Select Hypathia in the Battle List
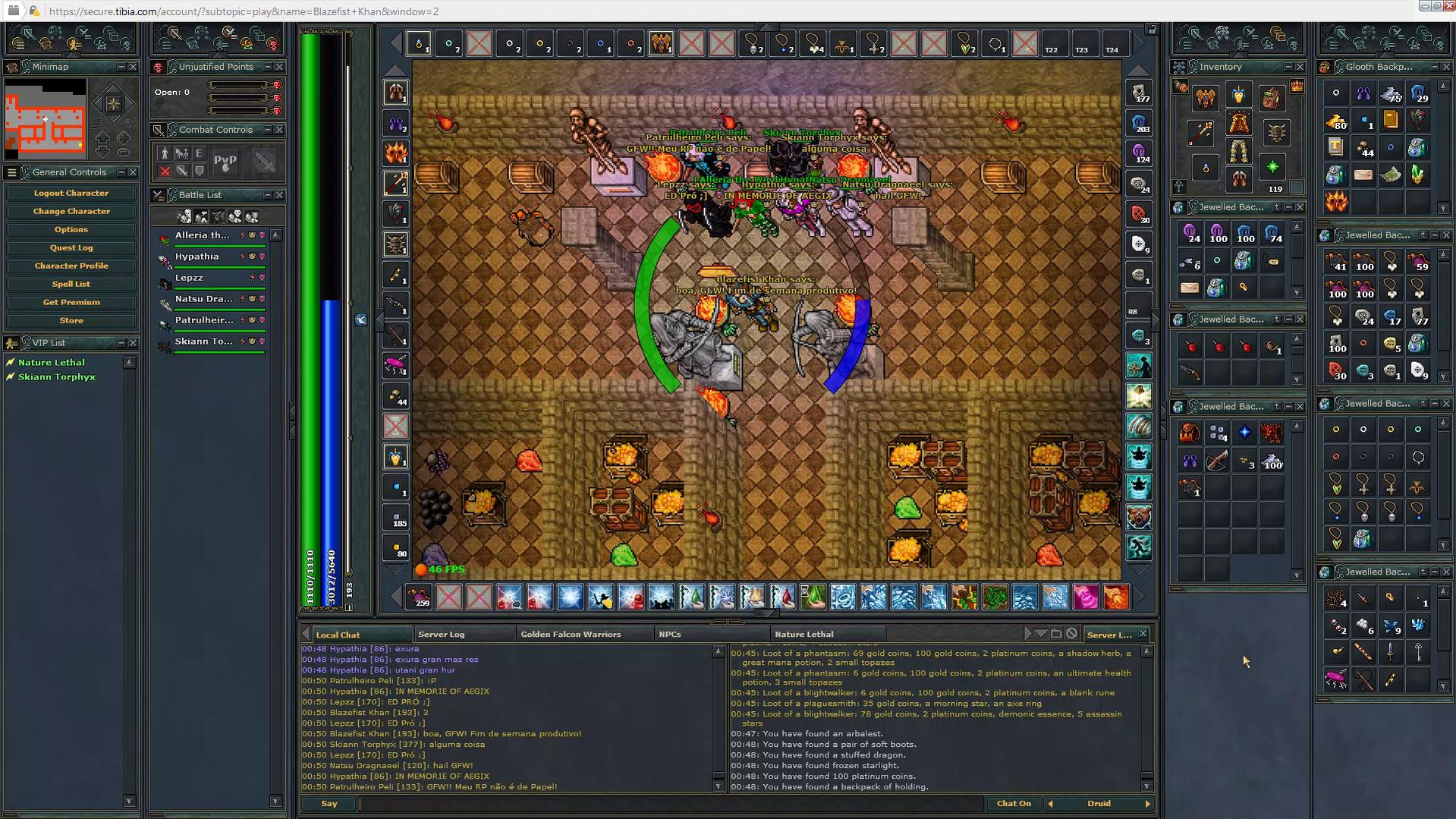 (x=197, y=257)
